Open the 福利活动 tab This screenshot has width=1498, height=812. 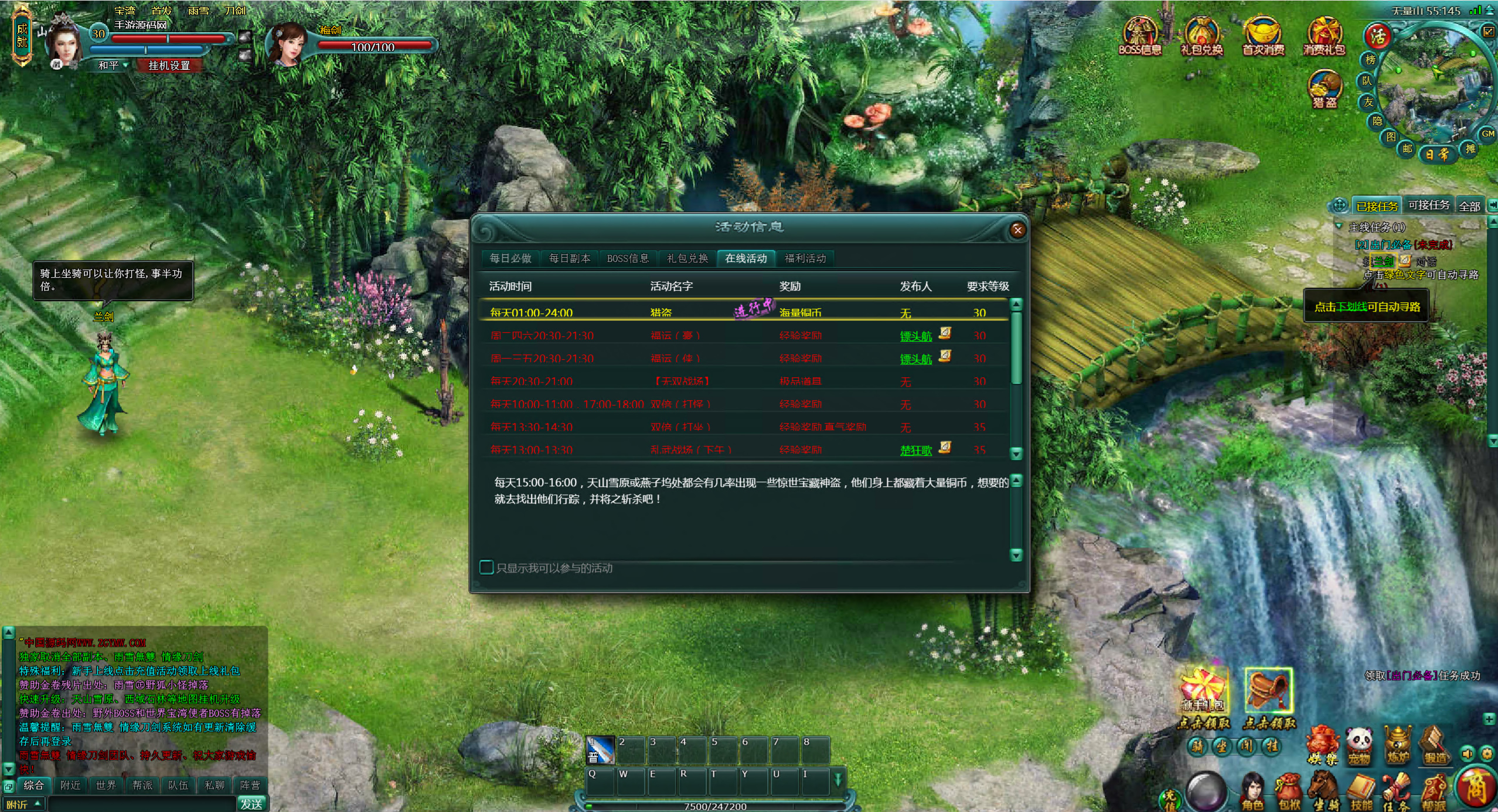click(x=805, y=258)
